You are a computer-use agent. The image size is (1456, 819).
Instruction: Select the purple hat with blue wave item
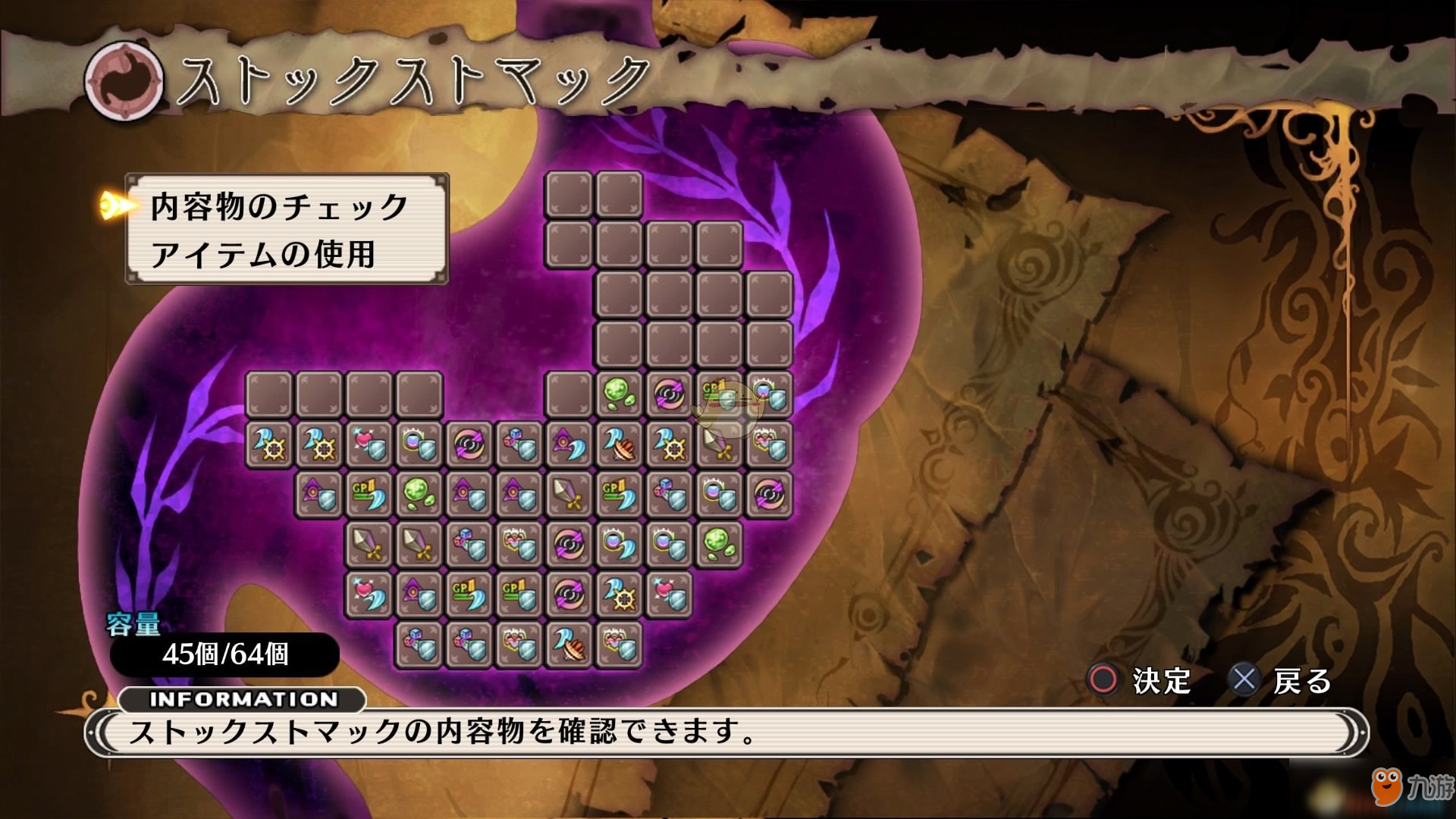[569, 444]
